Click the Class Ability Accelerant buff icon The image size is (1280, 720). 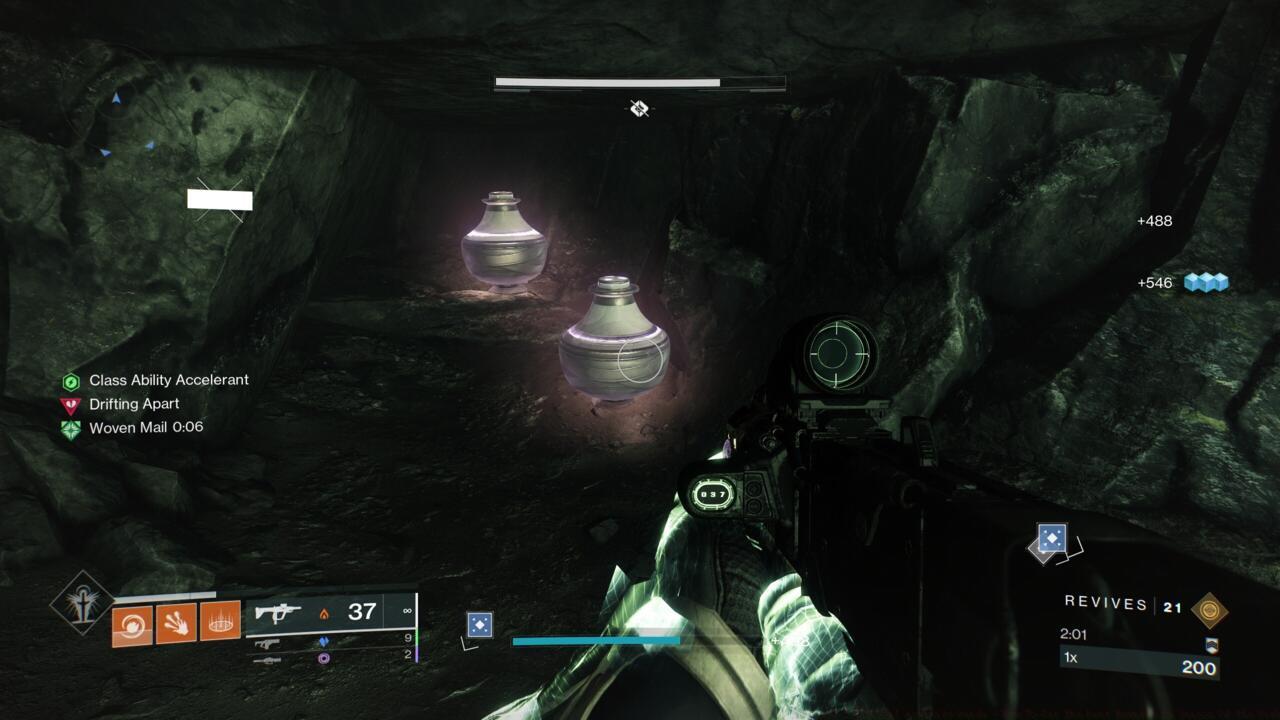coord(70,381)
